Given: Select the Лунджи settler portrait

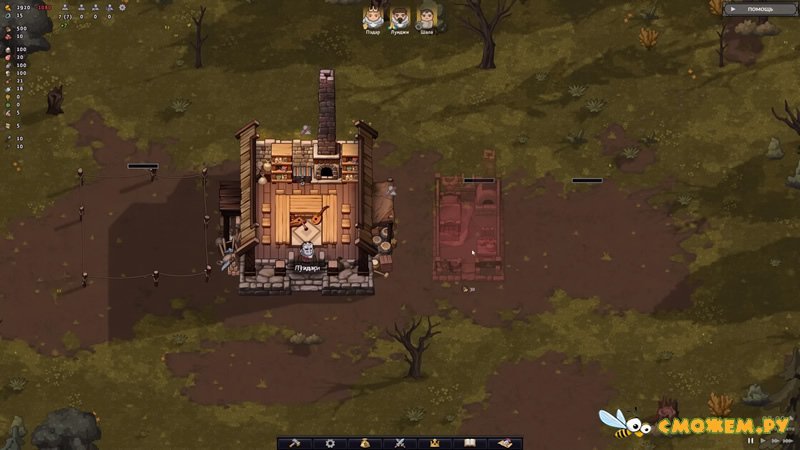Looking at the screenshot, I should (399, 17).
